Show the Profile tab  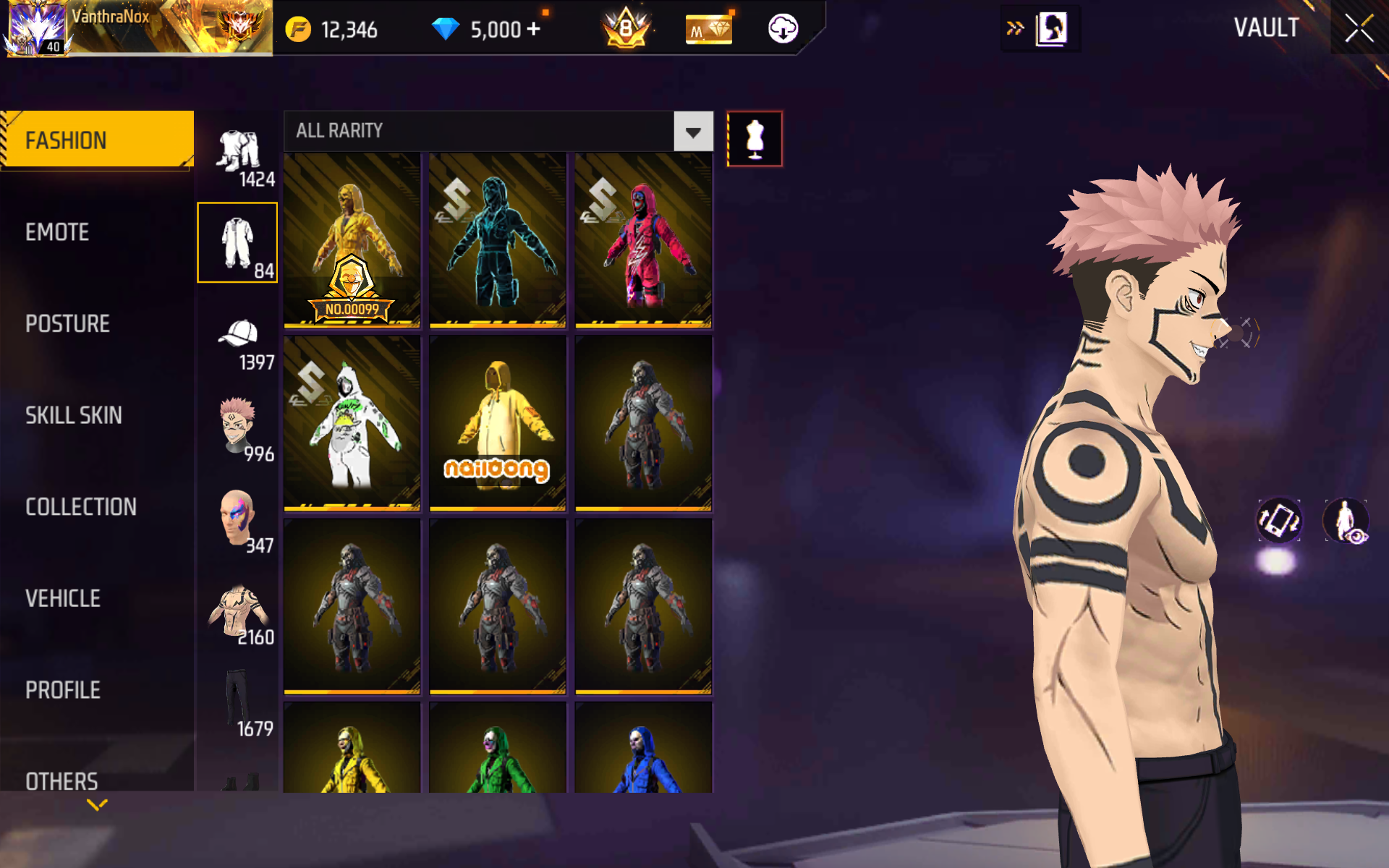point(63,690)
